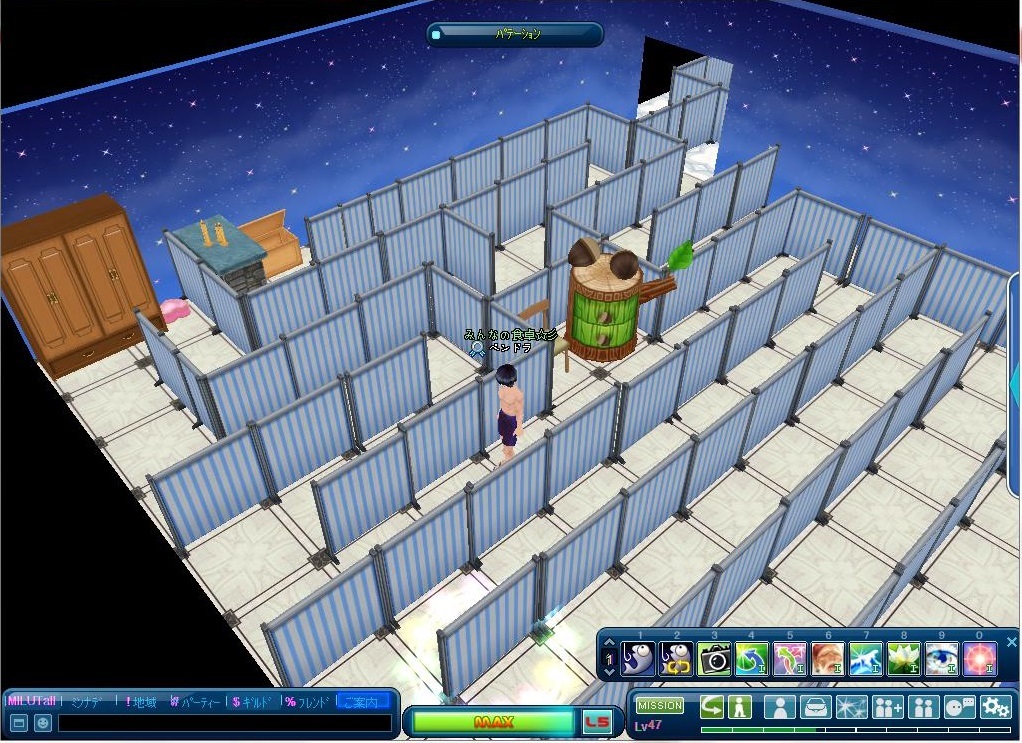Close the skill hotbar with the X
1022x743 pixels.
tap(1011, 642)
